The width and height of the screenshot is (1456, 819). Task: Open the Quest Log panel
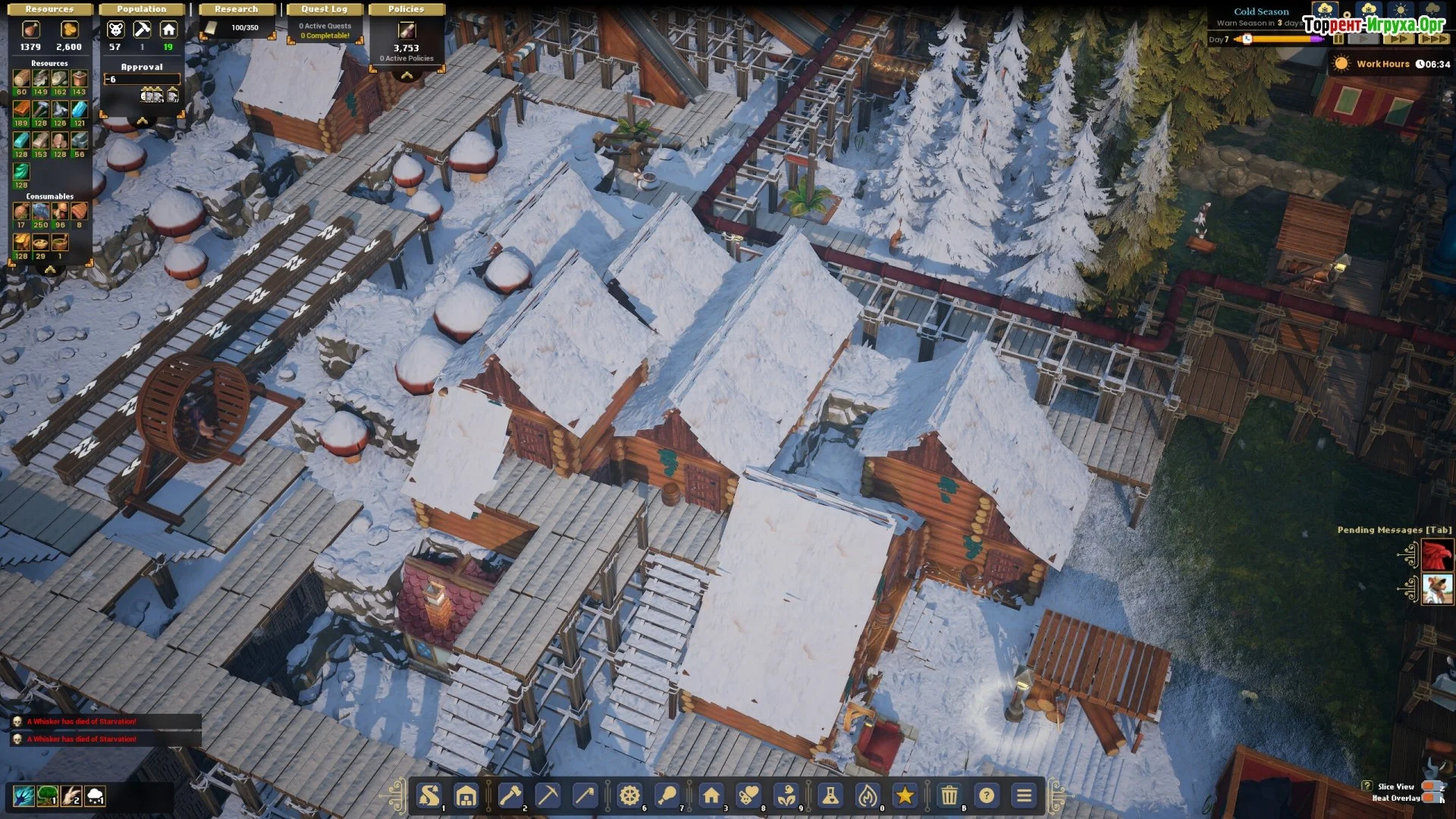coord(324,9)
